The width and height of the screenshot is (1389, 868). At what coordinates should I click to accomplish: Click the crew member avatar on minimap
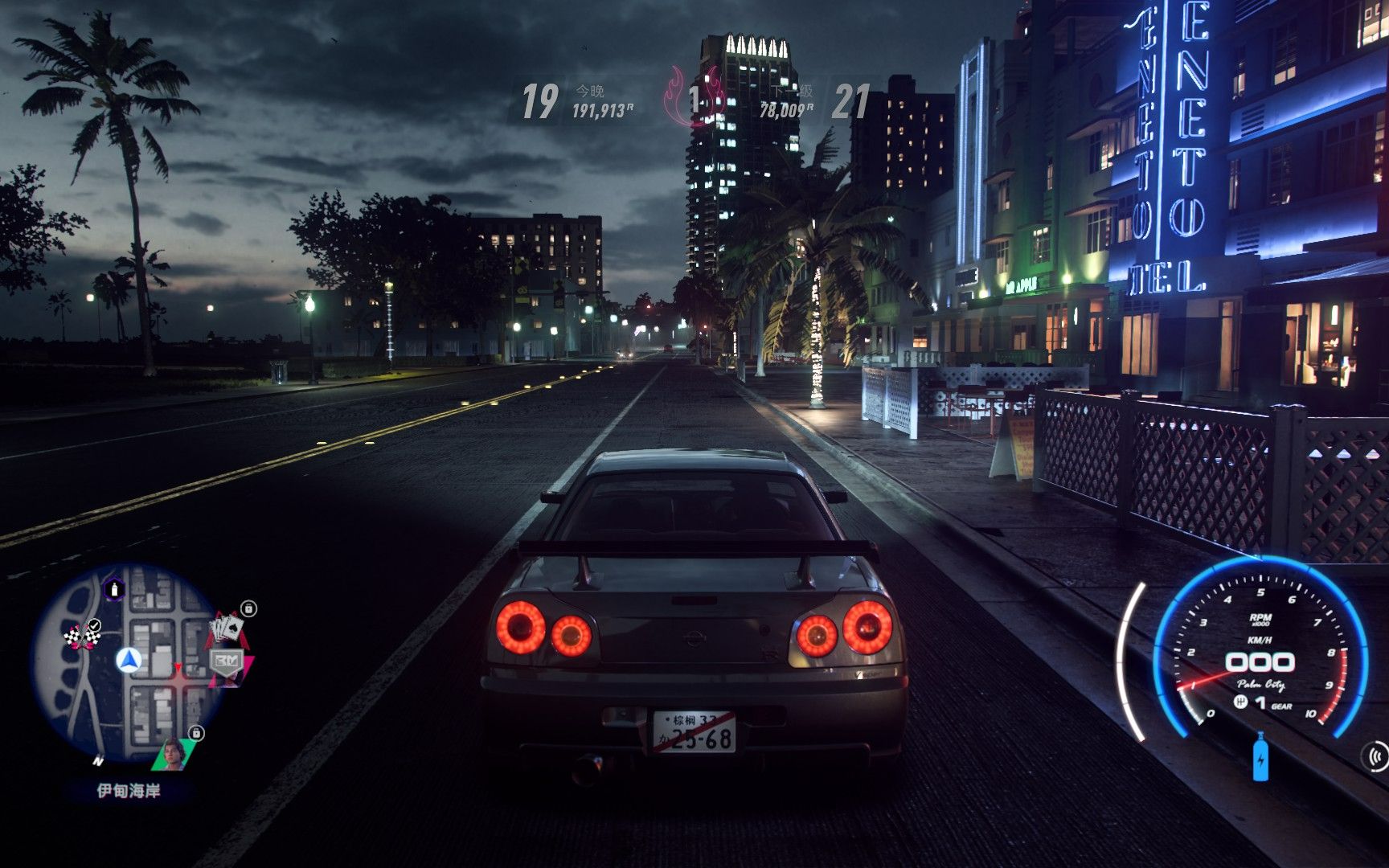(174, 755)
